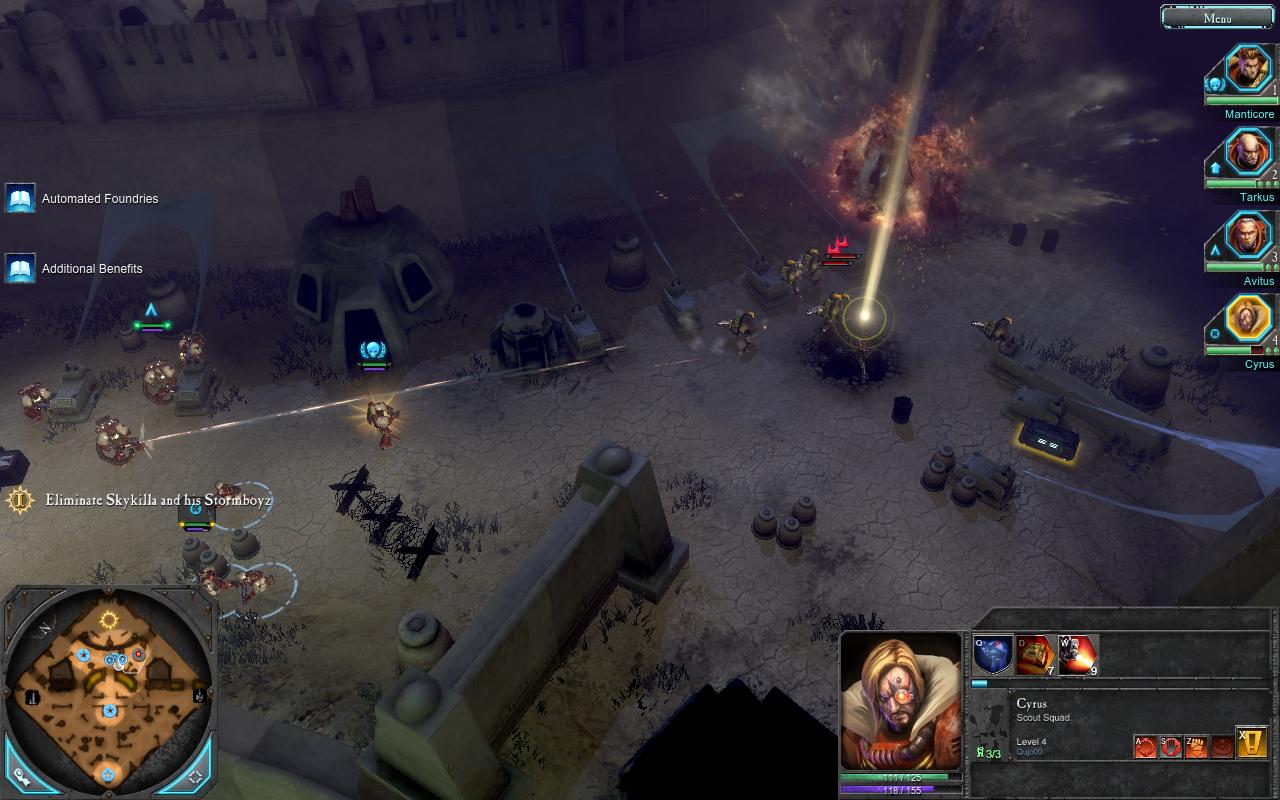Open the Additional Benefits tip
Image resolution: width=1280 pixels, height=800 pixels.
21,268
